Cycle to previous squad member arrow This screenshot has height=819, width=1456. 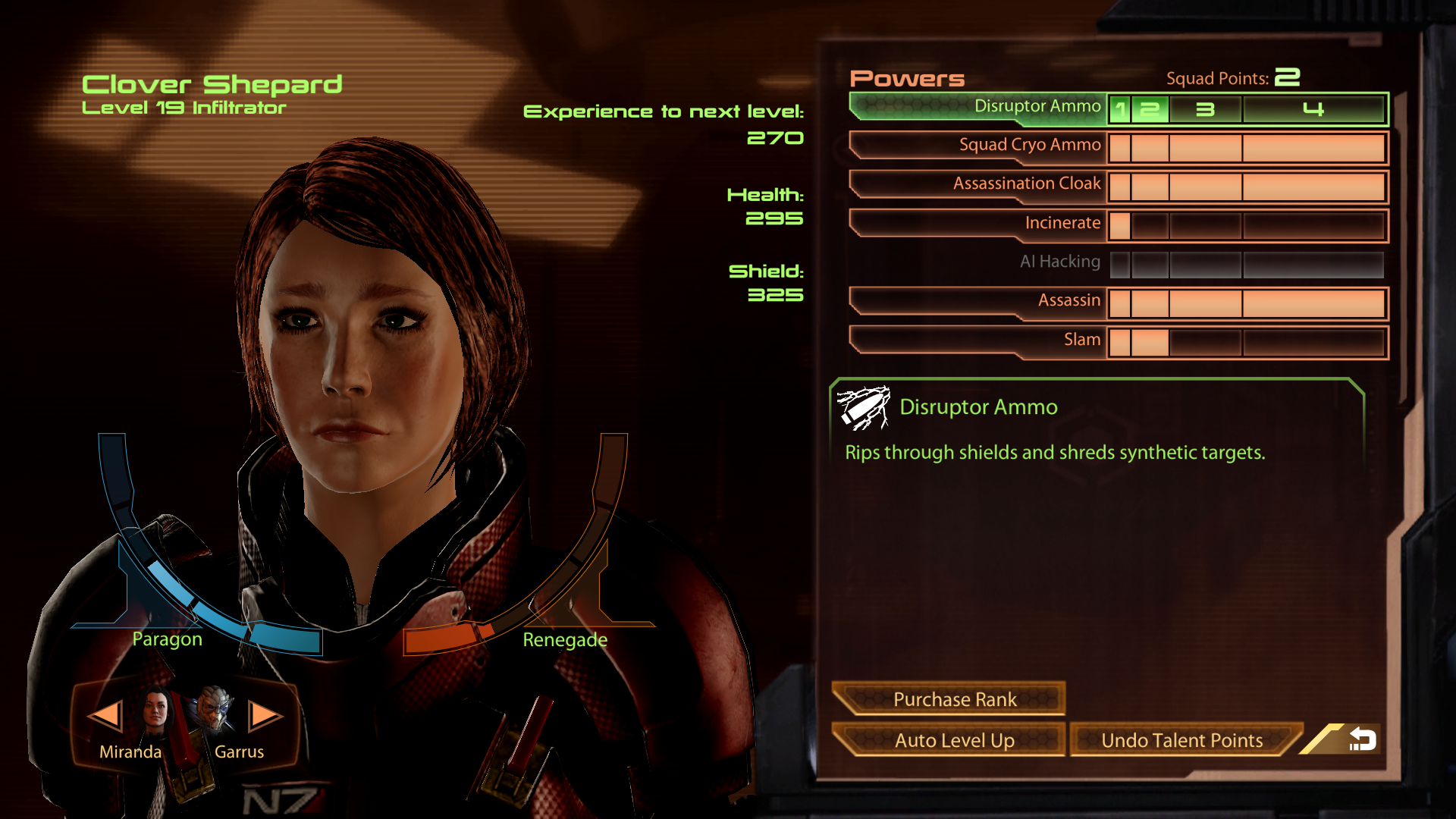pos(105,715)
